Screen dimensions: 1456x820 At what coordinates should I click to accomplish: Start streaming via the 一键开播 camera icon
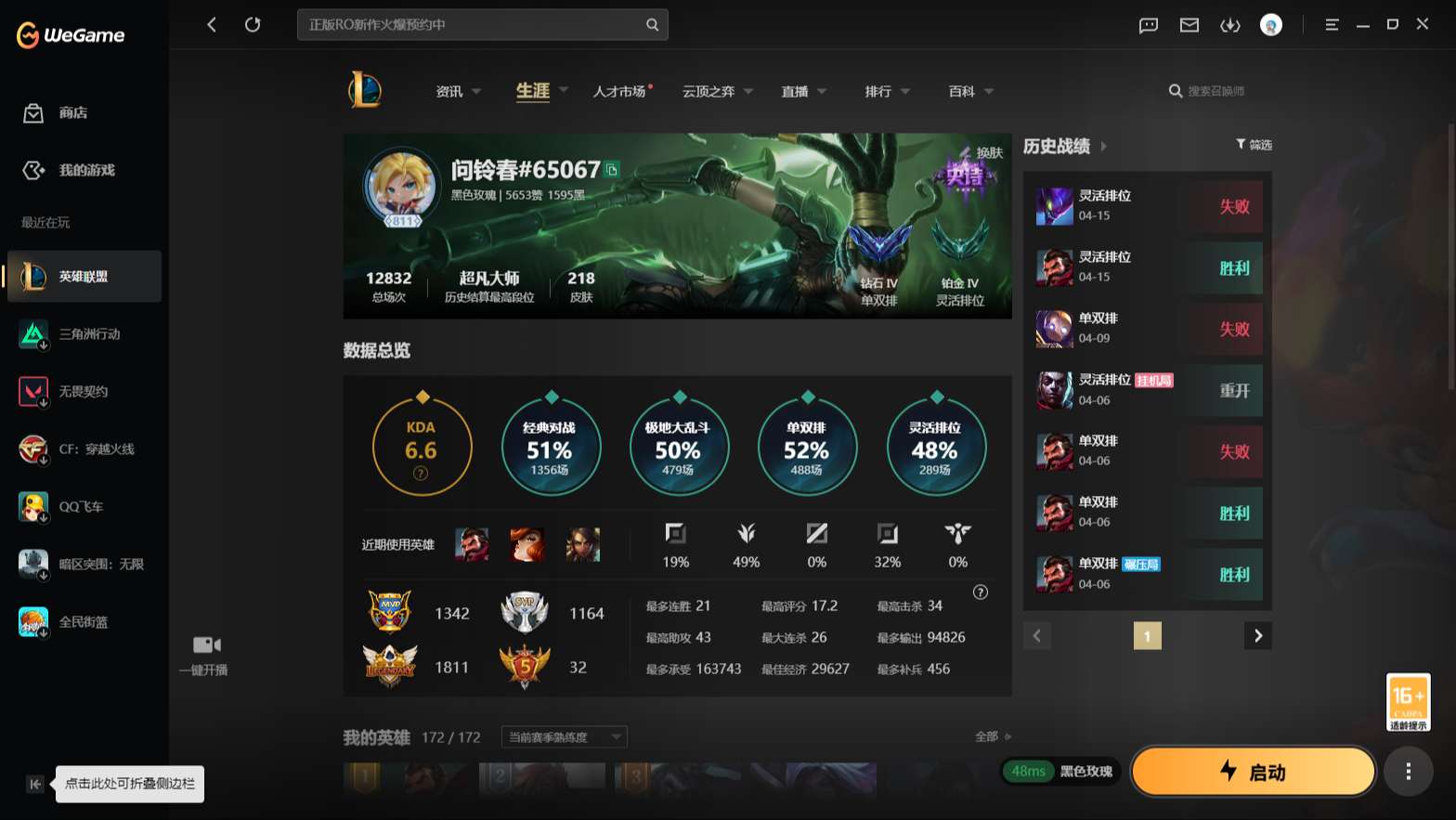pyautogui.click(x=204, y=644)
